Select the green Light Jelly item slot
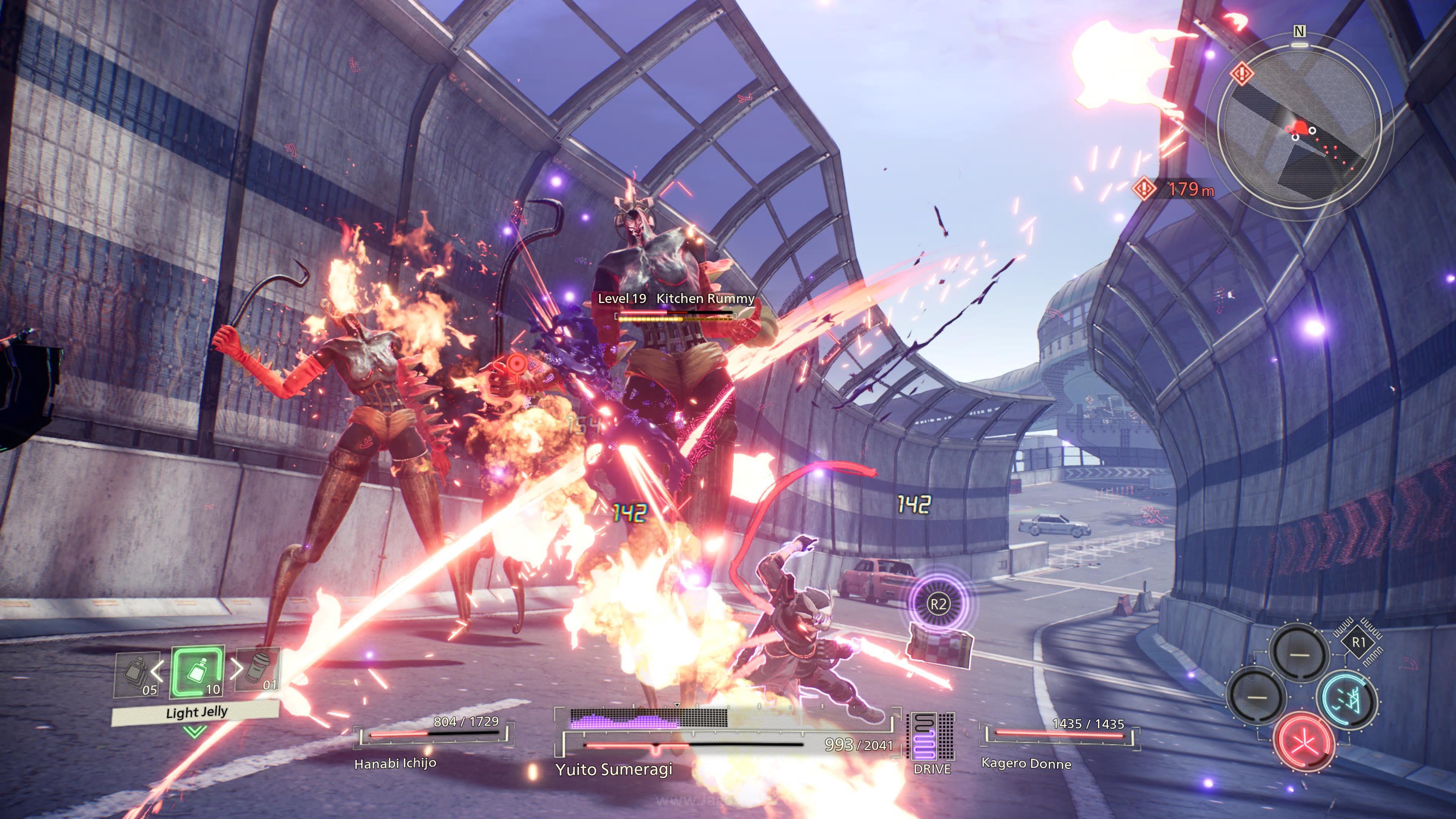This screenshot has width=1456, height=819. pos(197,672)
